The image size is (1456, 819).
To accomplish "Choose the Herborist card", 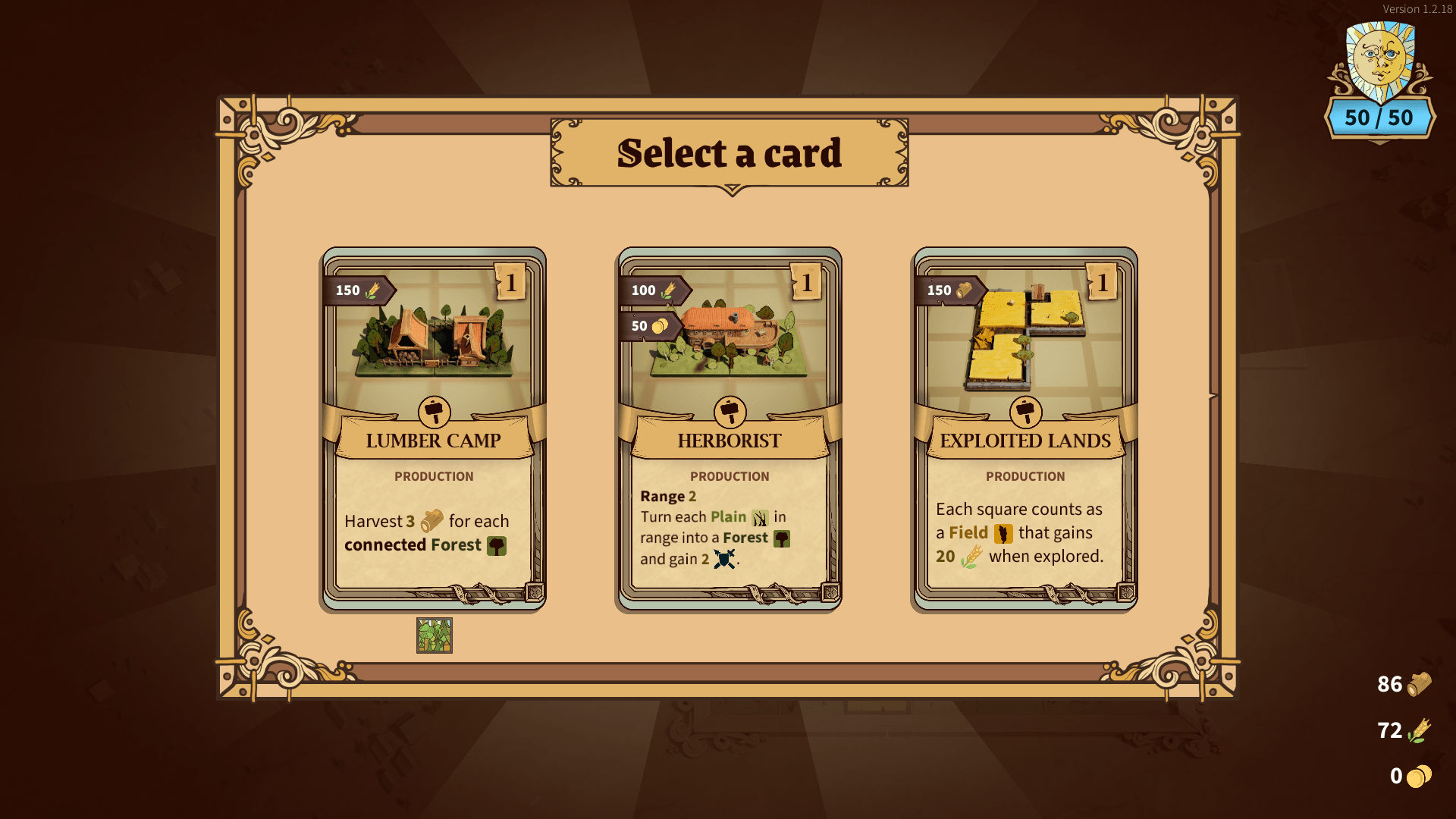I will click(729, 428).
